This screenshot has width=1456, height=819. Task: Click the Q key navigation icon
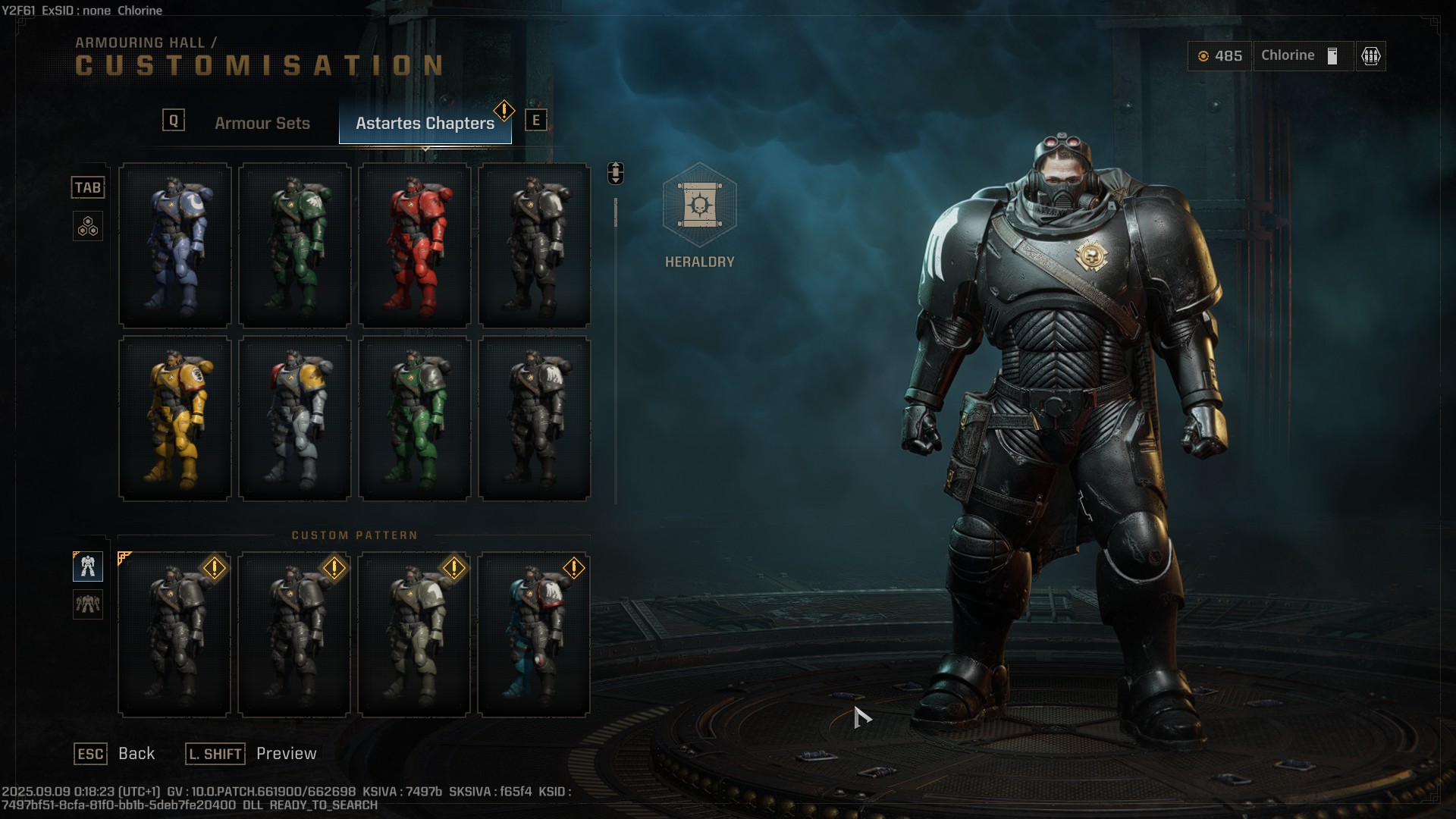tap(174, 118)
